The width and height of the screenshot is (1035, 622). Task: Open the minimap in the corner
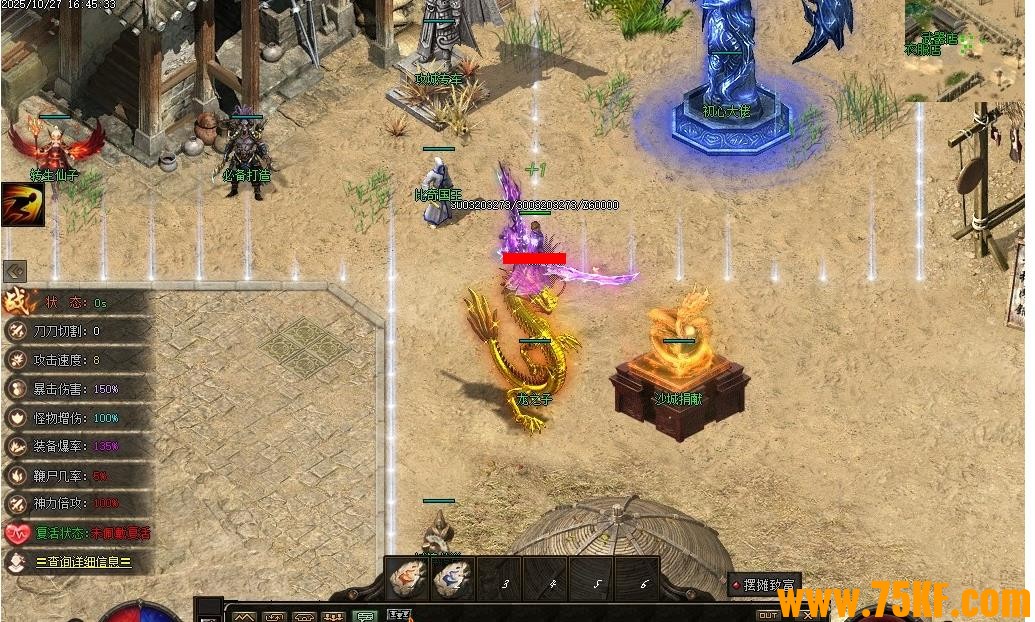(x=964, y=50)
